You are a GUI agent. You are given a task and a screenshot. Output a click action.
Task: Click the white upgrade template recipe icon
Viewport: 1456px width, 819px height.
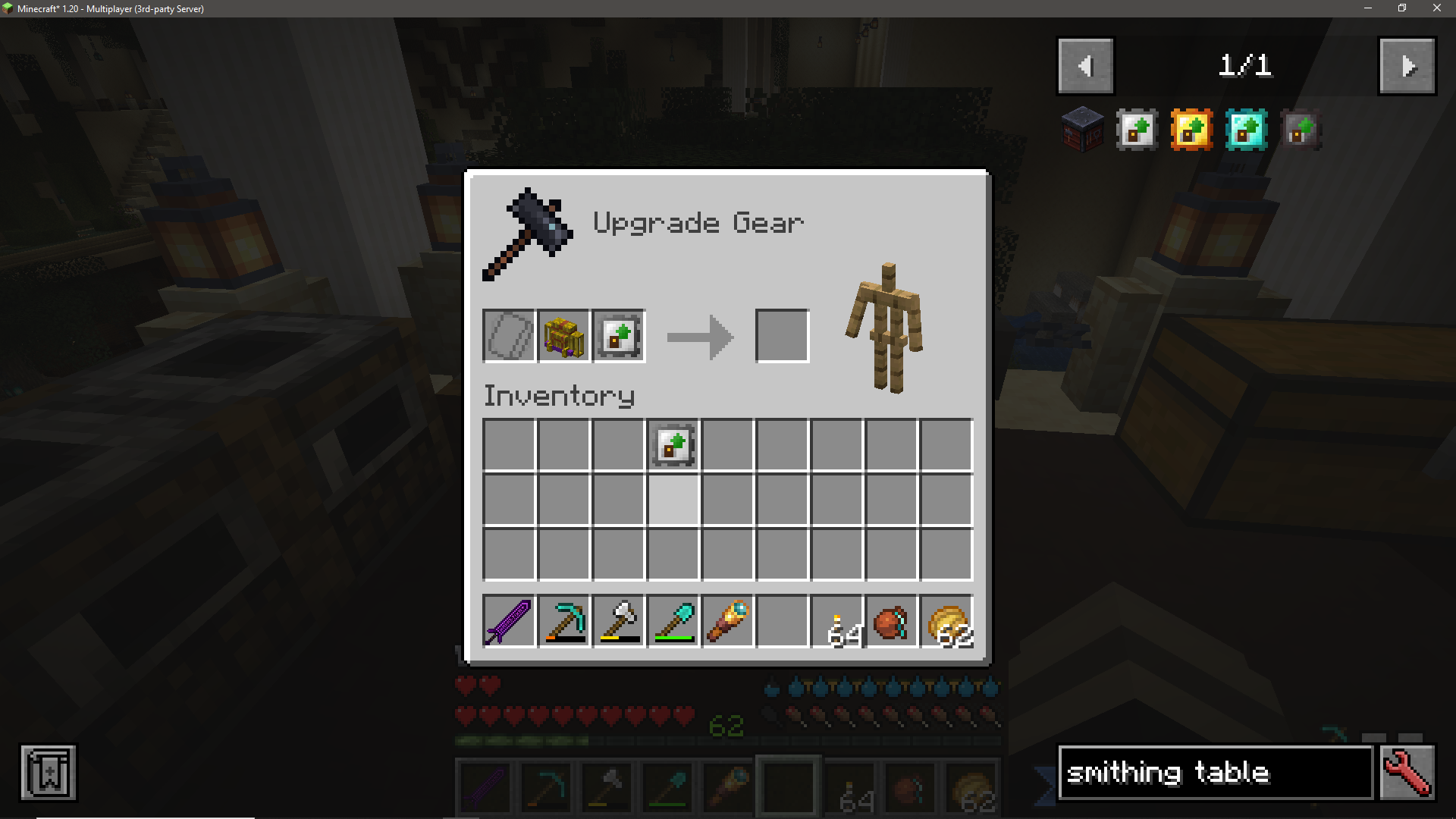[1136, 130]
